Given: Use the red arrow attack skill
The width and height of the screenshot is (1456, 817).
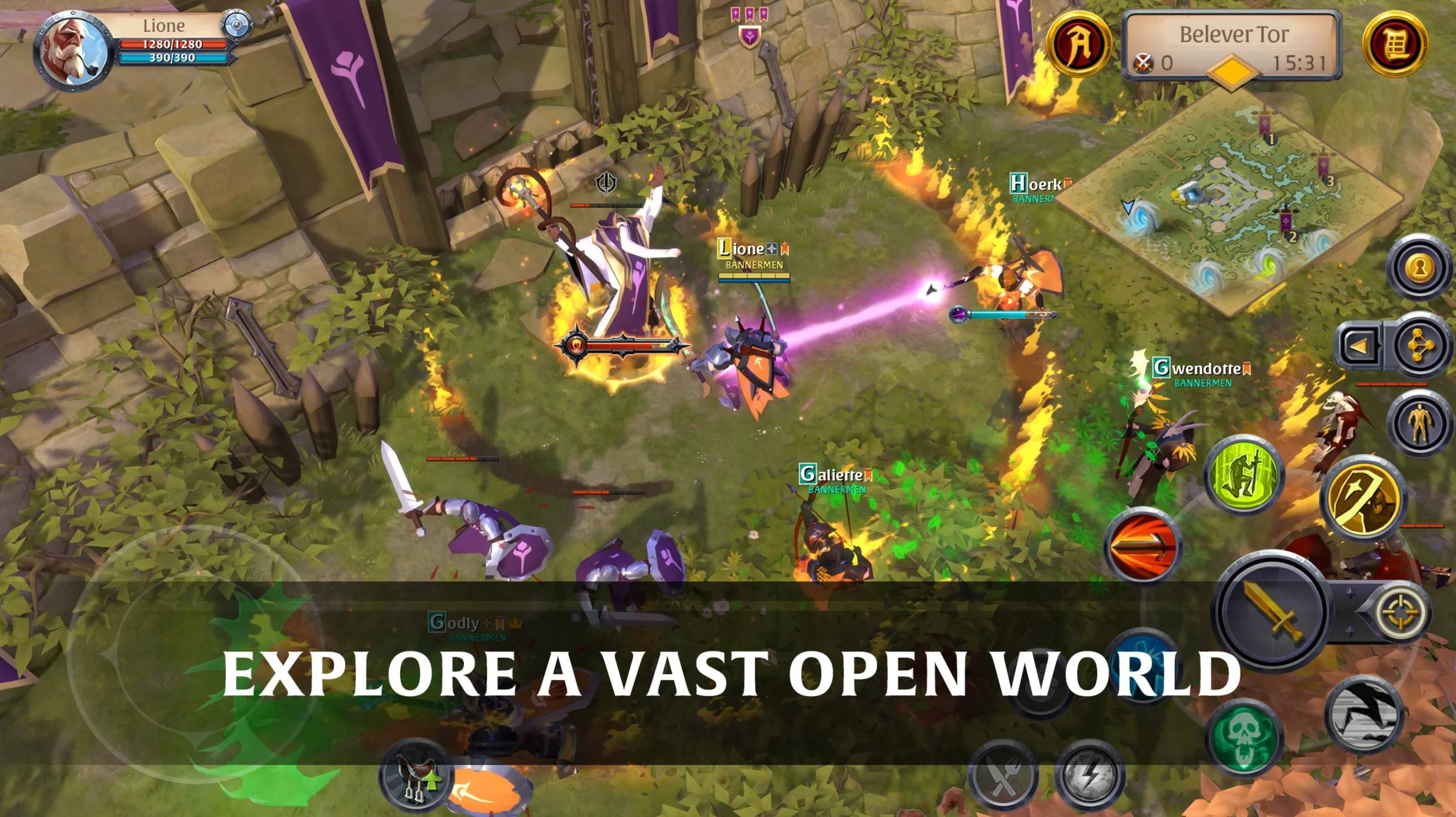Looking at the screenshot, I should coord(1142,545).
